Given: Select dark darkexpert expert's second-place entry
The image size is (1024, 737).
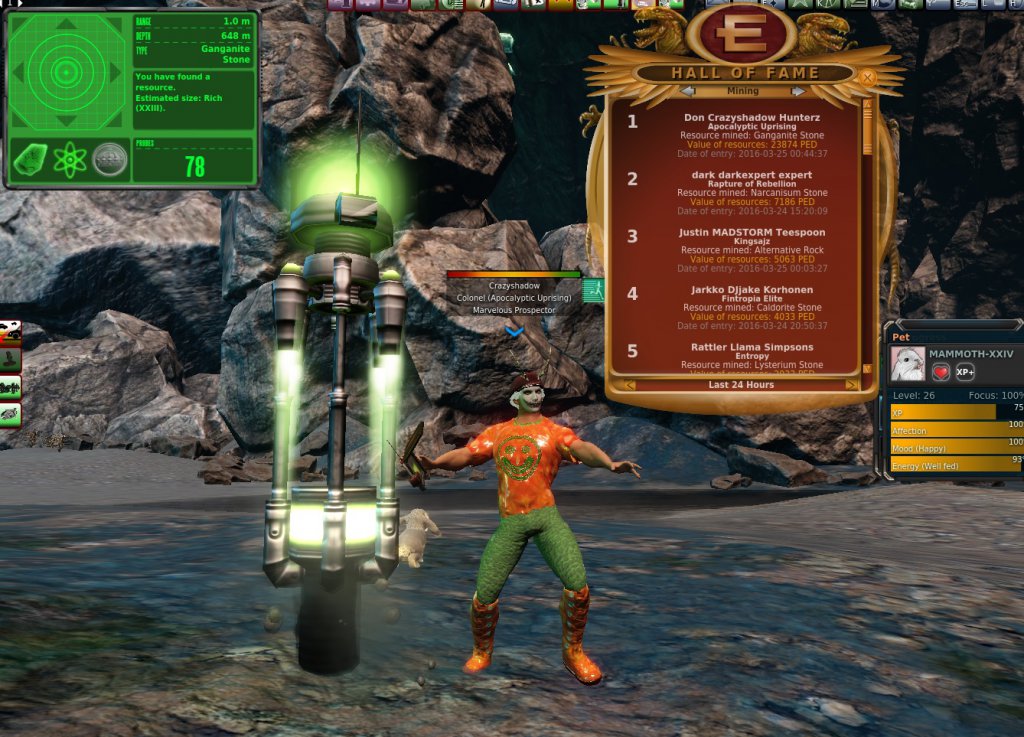Looking at the screenshot, I should 743,192.
